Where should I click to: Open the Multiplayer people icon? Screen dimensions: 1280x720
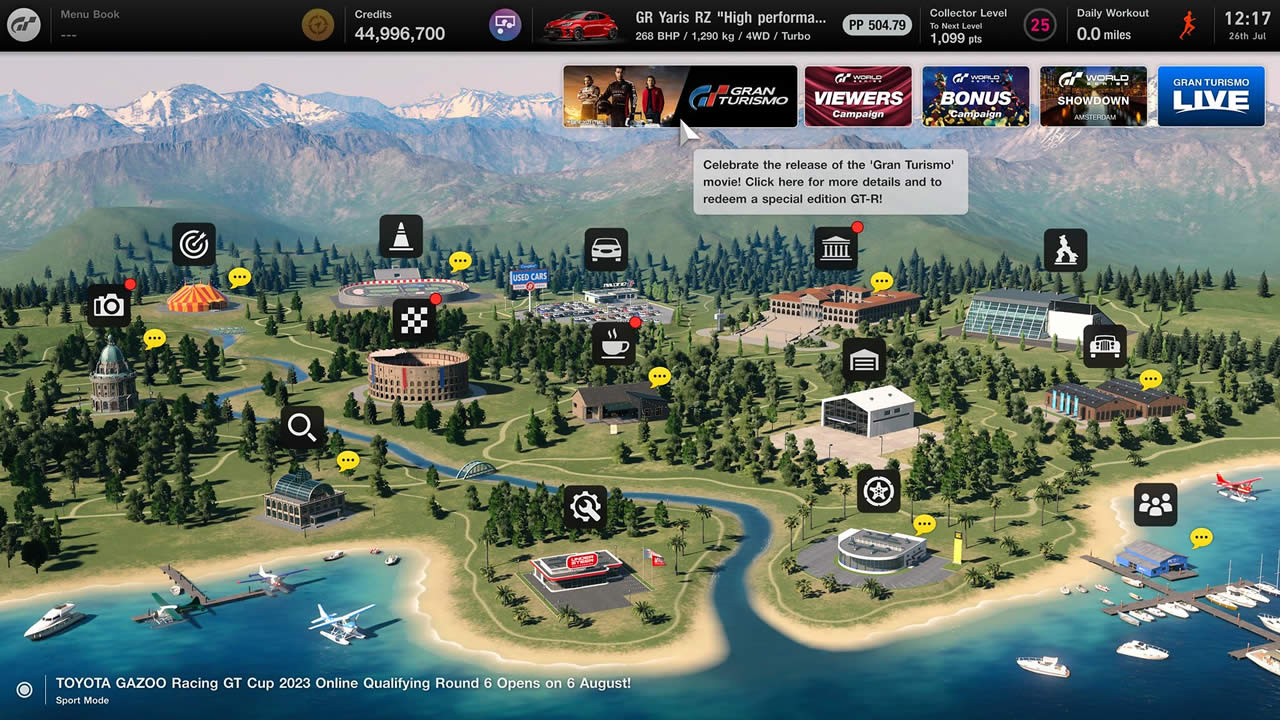(1155, 505)
